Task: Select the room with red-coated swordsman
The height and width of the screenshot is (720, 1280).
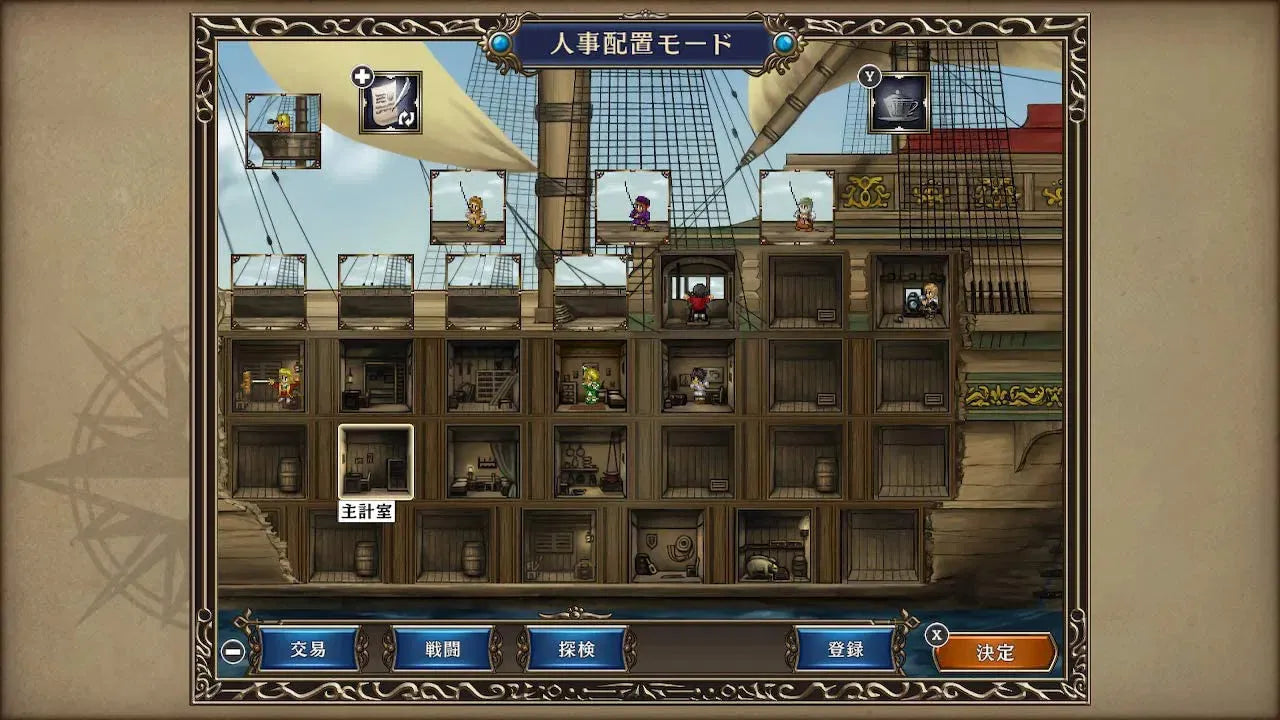Action: pos(268,376)
